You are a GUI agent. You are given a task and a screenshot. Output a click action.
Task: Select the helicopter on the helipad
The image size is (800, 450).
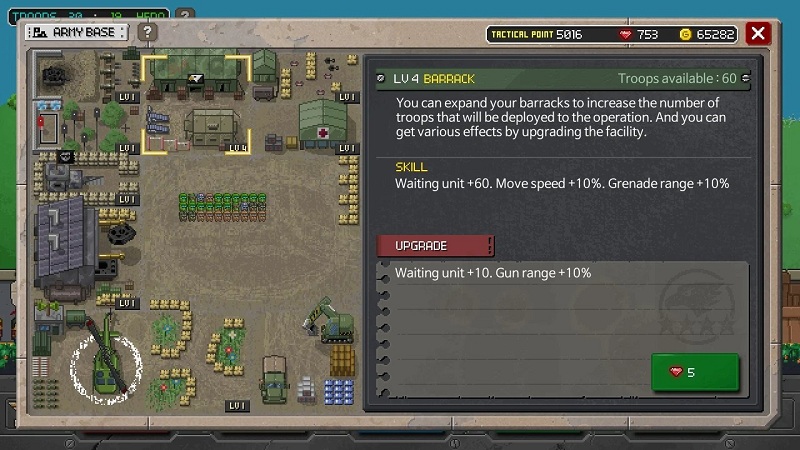click(105, 367)
